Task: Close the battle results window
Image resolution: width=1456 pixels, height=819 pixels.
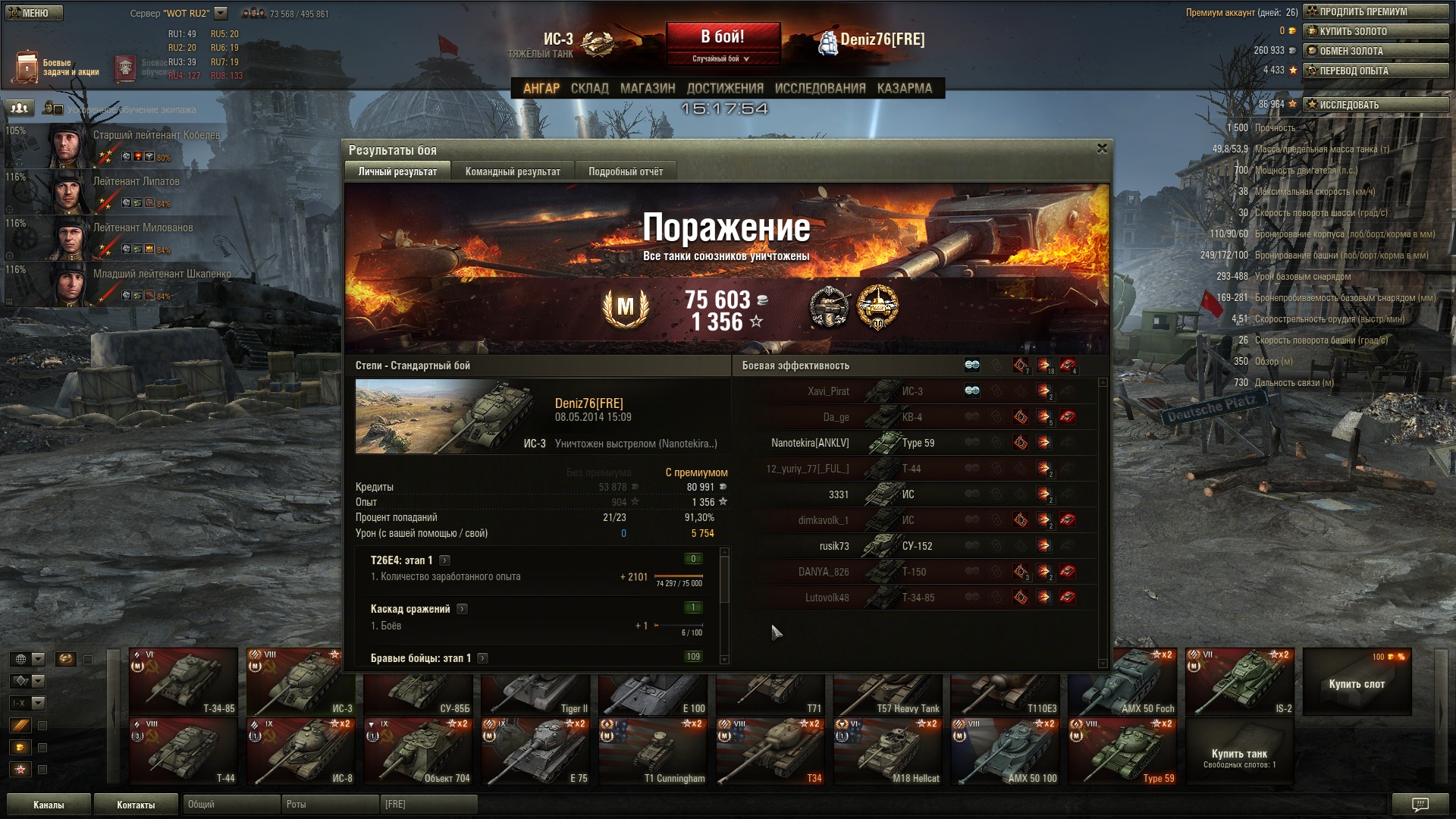Action: pos(1102,149)
